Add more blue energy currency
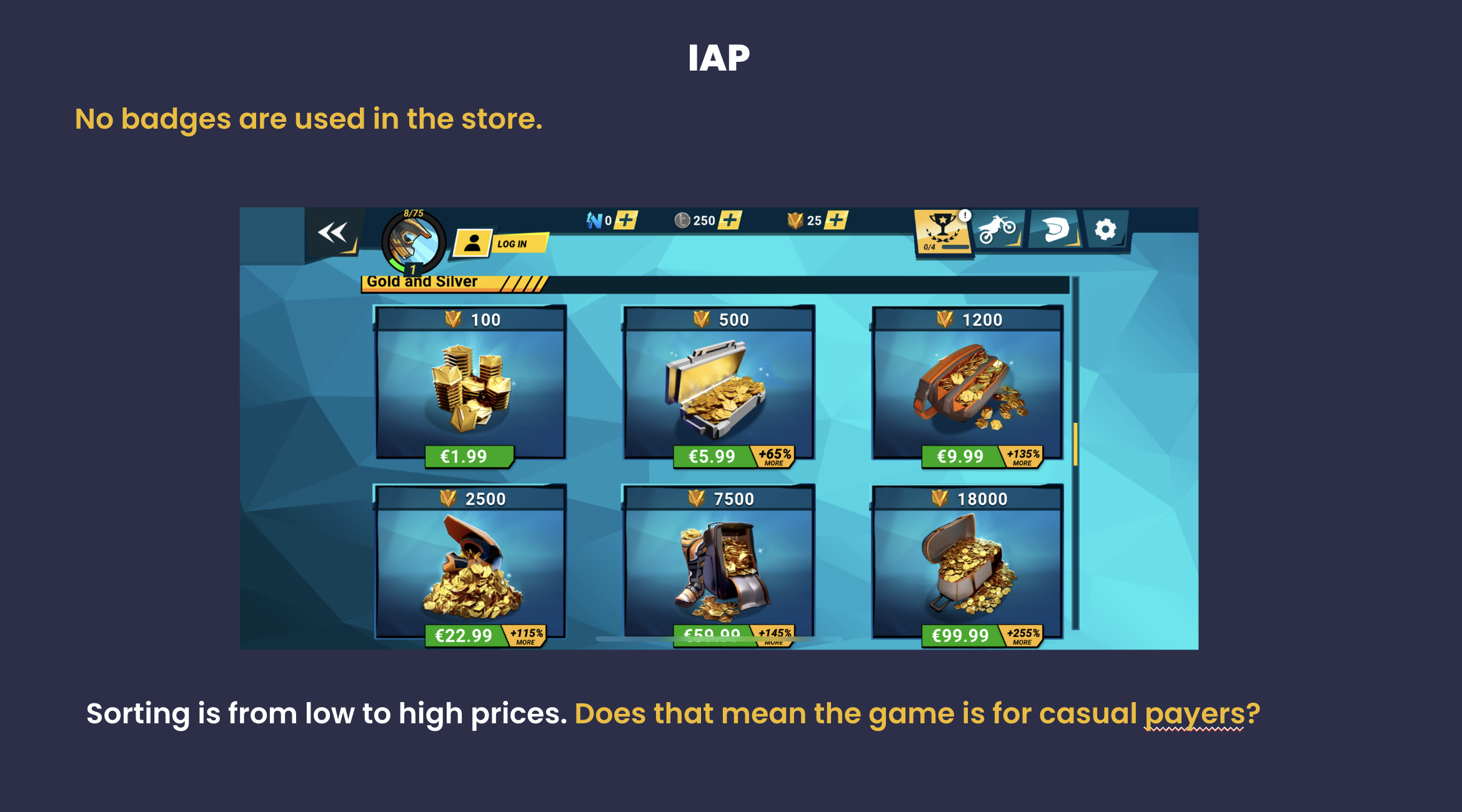The height and width of the screenshot is (812, 1462). click(626, 220)
